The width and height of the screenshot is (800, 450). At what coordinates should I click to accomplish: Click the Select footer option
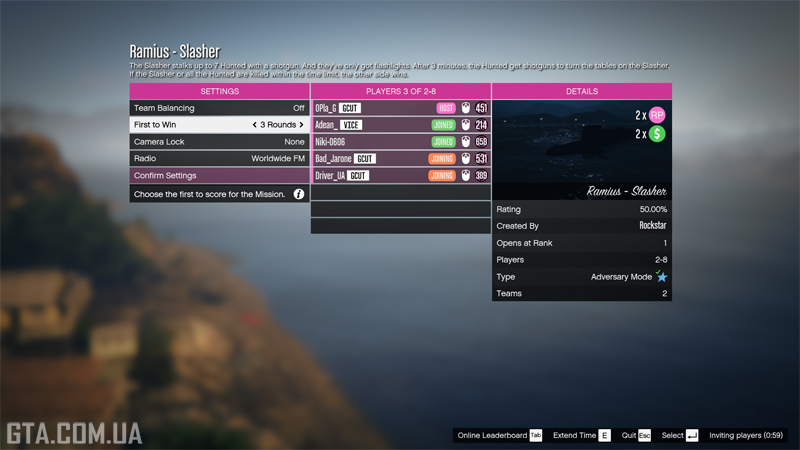click(679, 436)
